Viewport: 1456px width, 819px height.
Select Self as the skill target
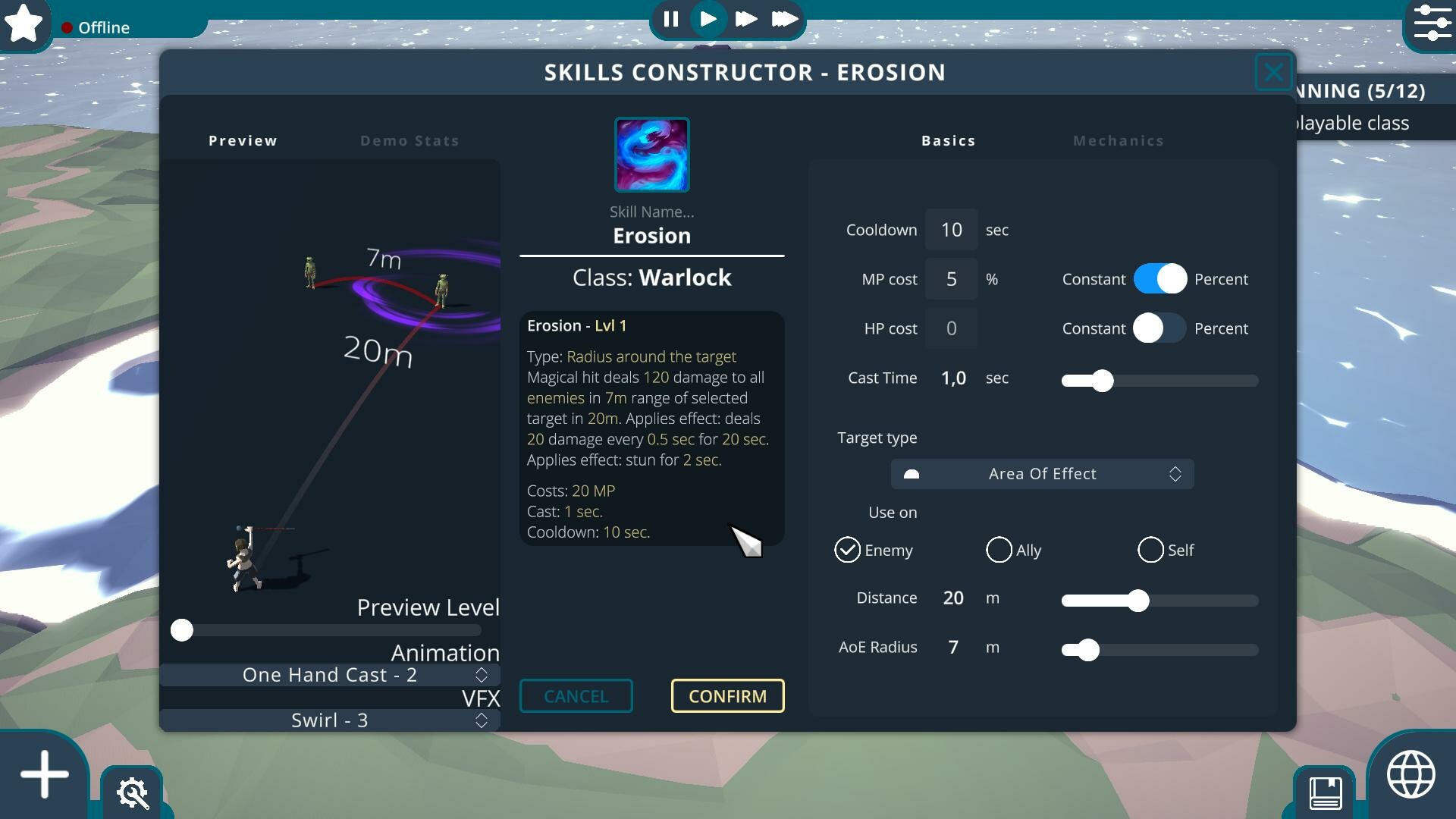[1151, 550]
